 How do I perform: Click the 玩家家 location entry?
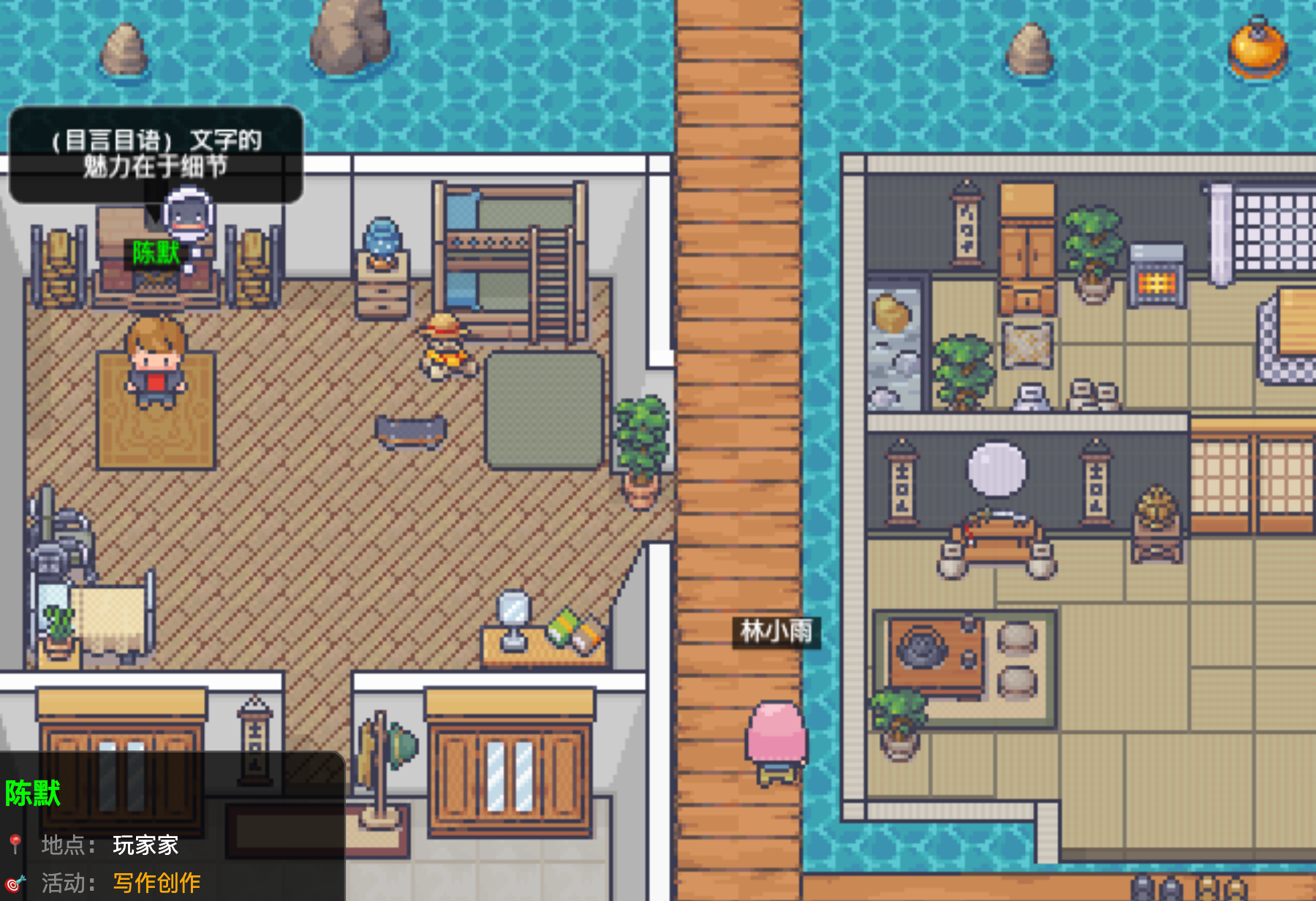[145, 845]
